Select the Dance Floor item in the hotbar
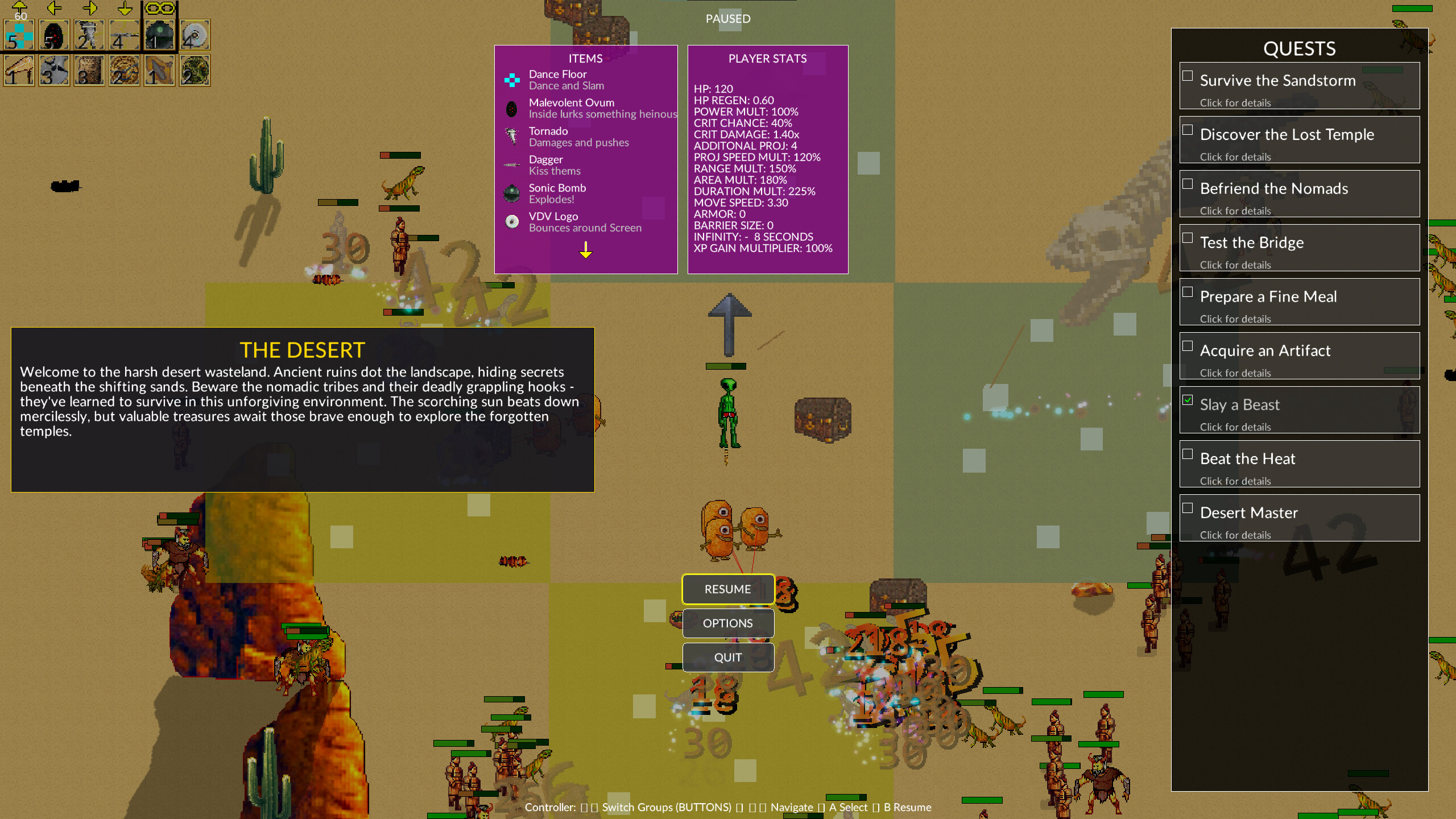 point(18,35)
